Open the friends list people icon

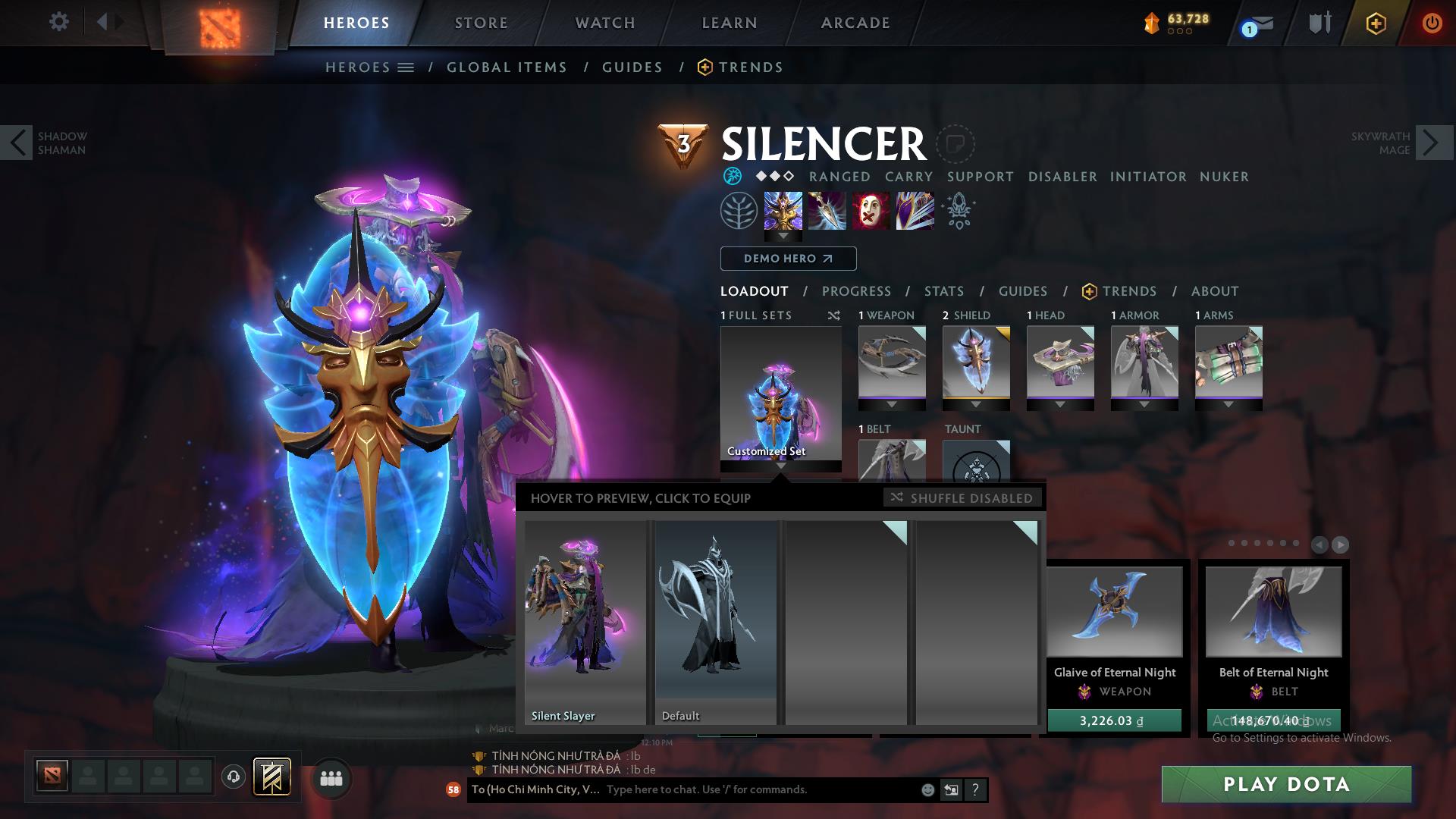pyautogui.click(x=331, y=778)
